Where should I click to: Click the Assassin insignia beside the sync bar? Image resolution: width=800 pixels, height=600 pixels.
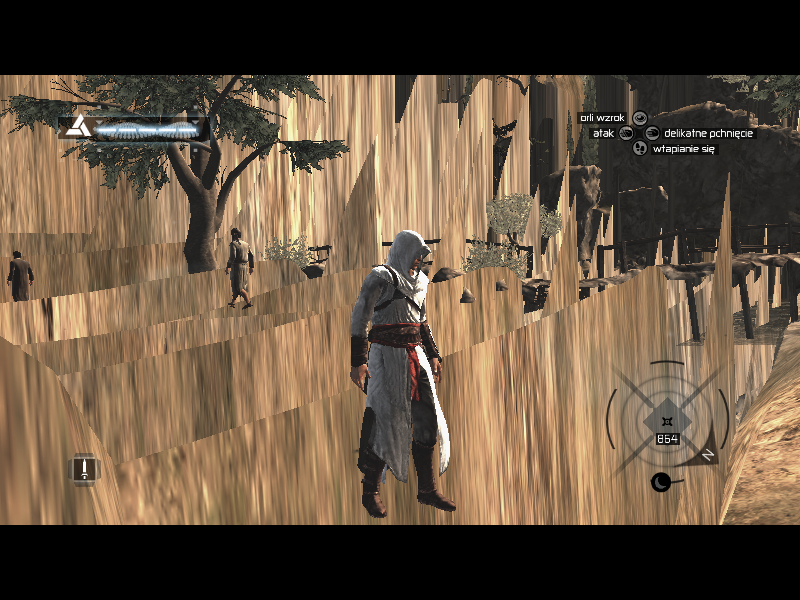[79, 128]
